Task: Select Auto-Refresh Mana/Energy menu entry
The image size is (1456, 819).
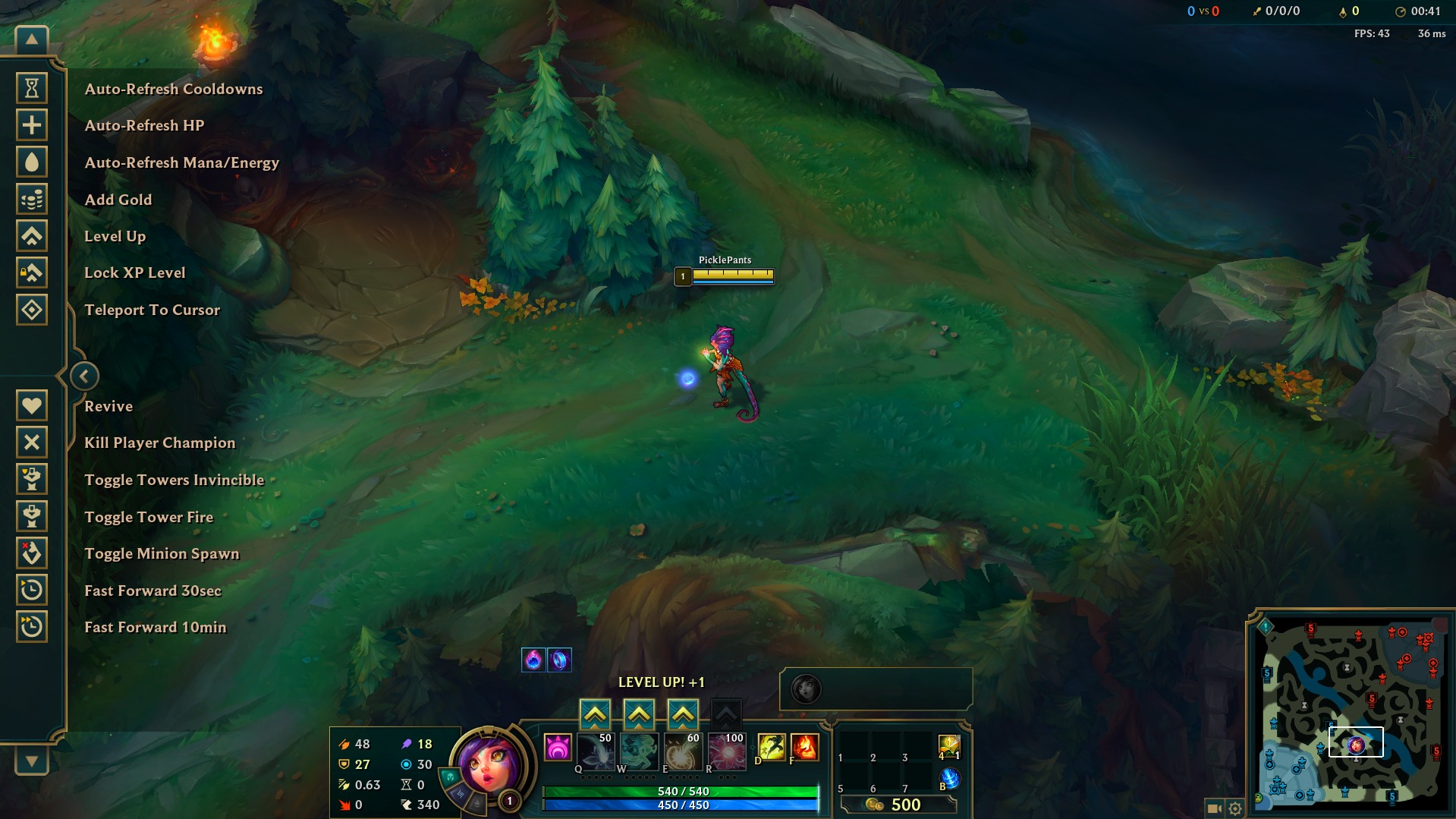Action: tap(181, 162)
